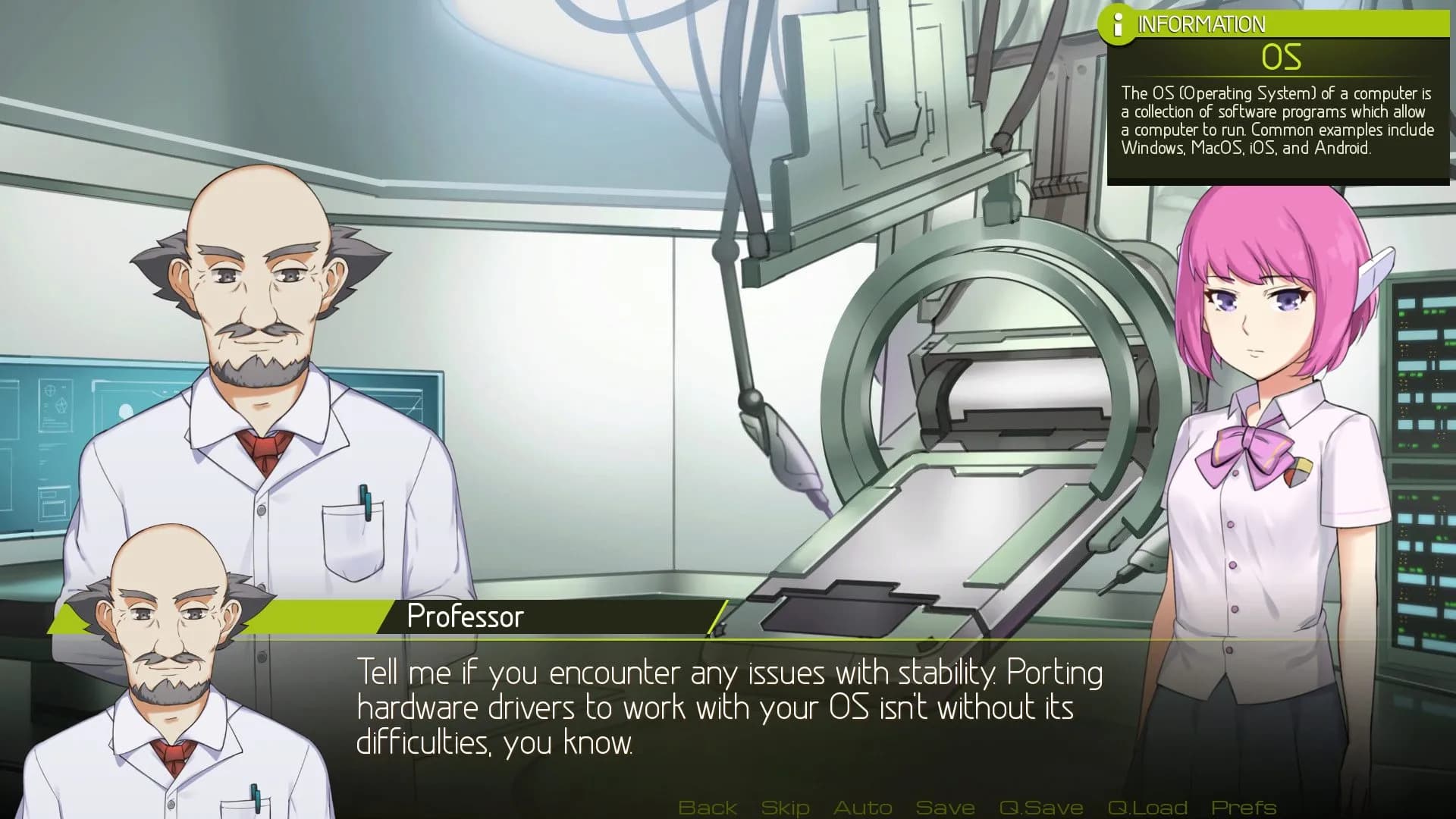Viewport: 1456px width, 819px height.
Task: Click the Professor name banner
Action: 464,617
